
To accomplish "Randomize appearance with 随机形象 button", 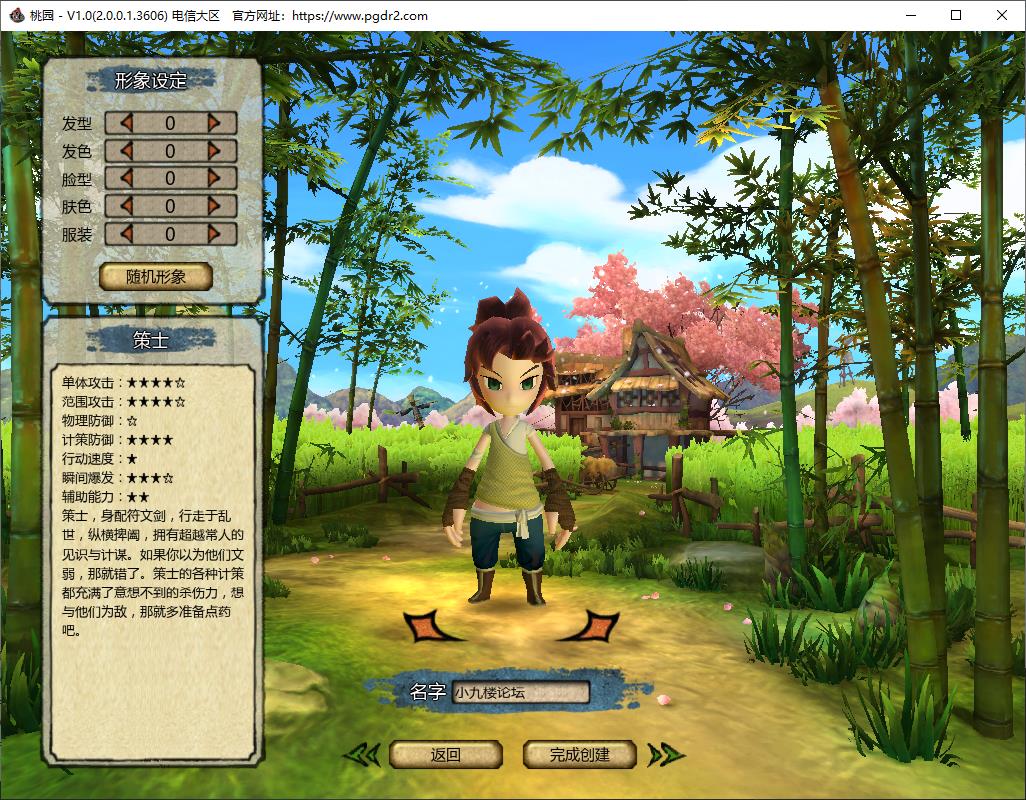I will click(x=156, y=277).
